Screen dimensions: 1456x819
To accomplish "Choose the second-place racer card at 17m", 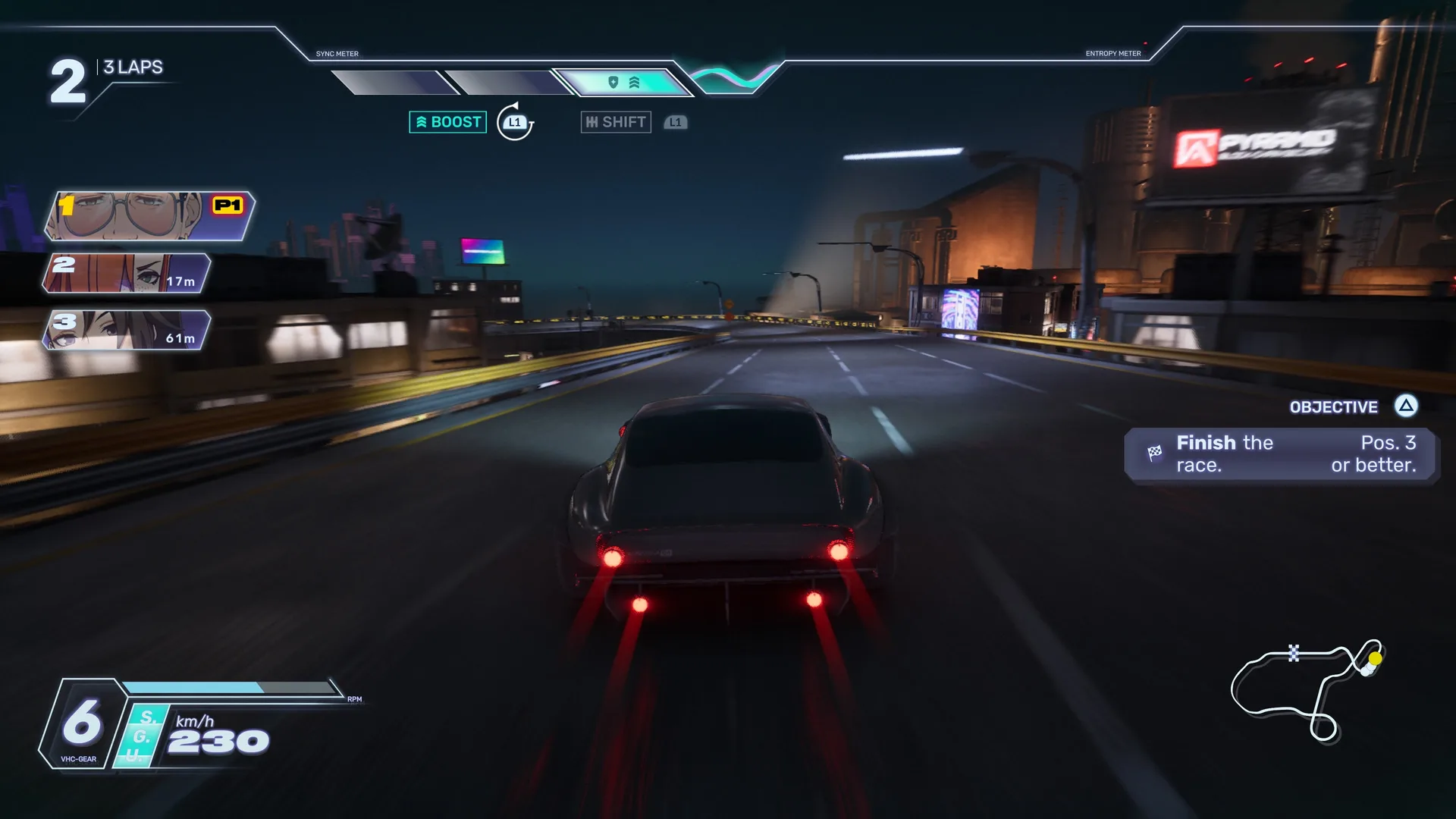I will tap(126, 273).
